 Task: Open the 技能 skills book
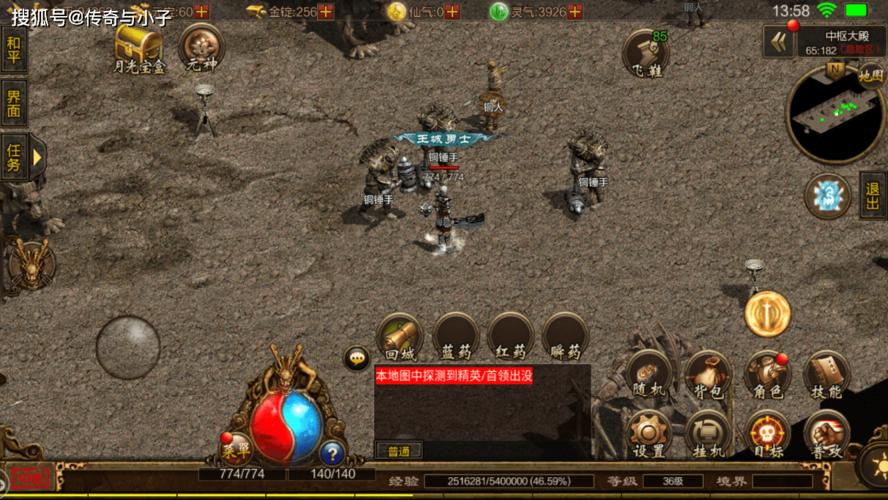point(826,375)
